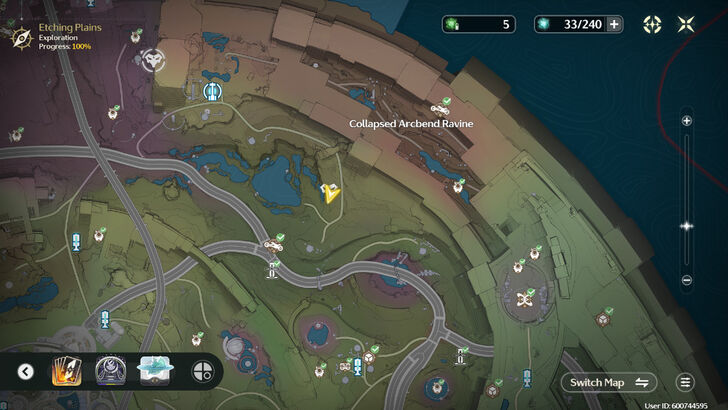Zoom out the map with minus button
This screenshot has height=410, width=728.
[x=686, y=280]
